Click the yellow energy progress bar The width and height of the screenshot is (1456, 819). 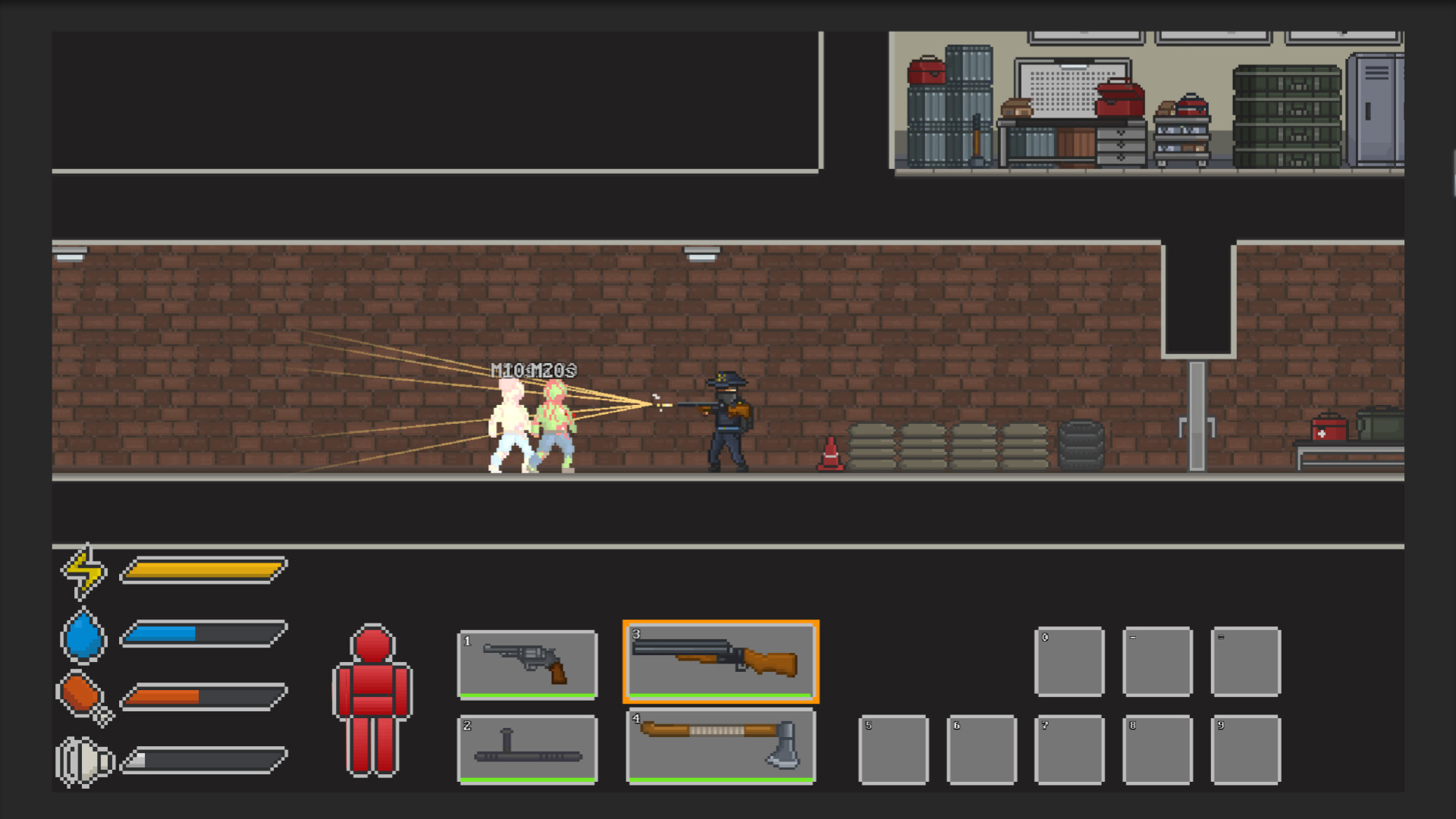click(201, 571)
